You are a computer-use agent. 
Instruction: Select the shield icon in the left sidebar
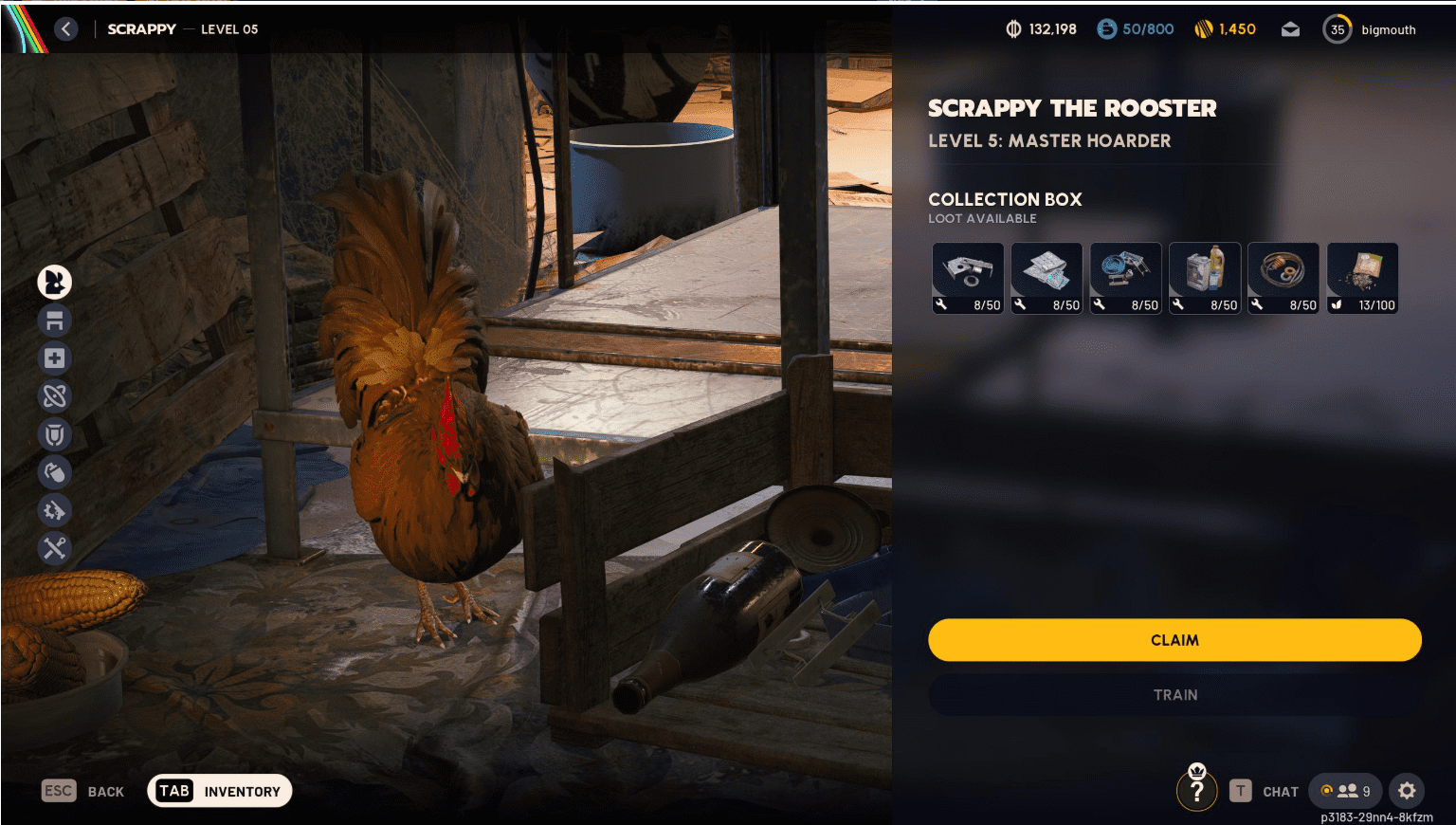[55, 434]
